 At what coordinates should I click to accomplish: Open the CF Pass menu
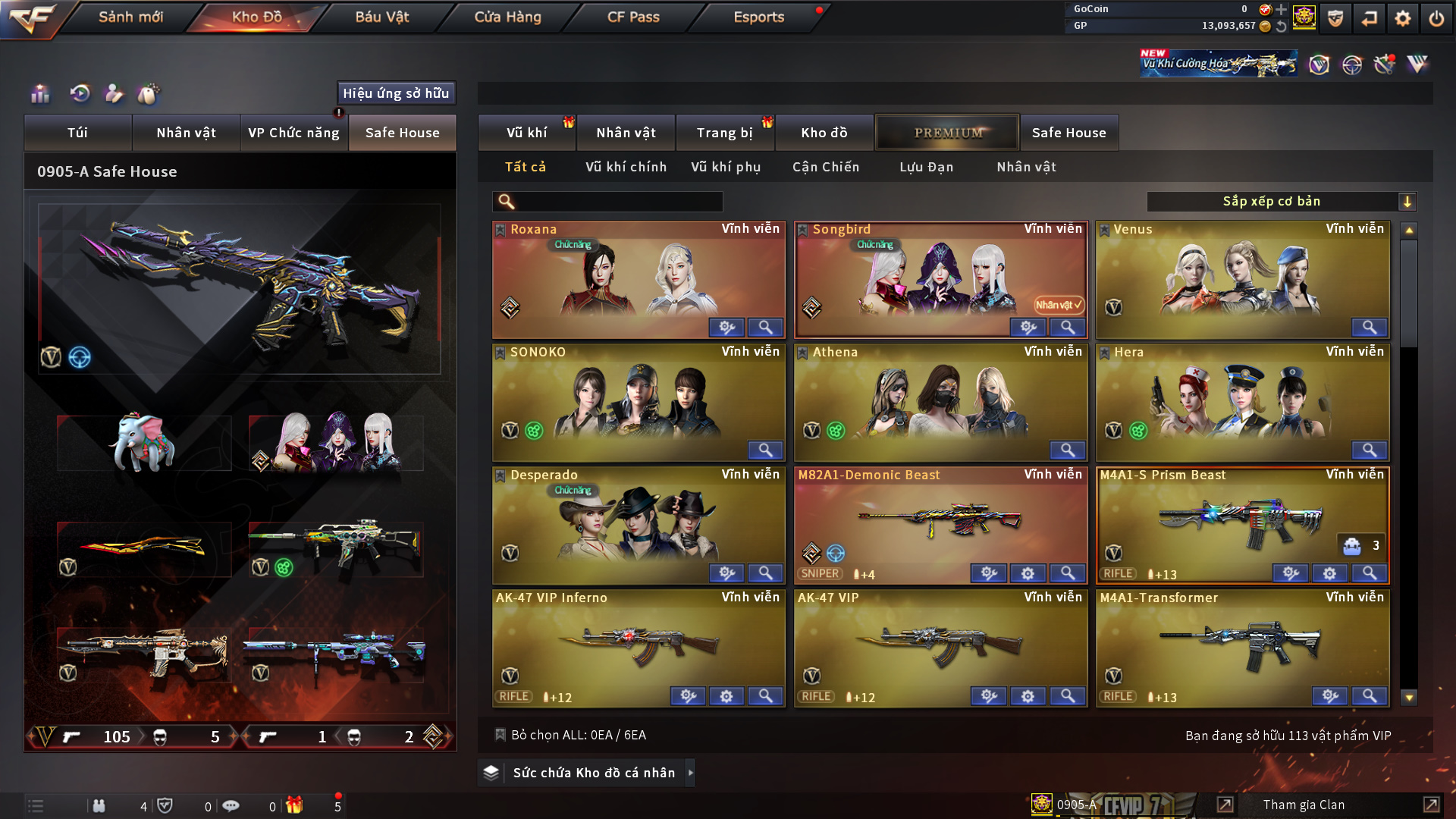click(x=633, y=17)
